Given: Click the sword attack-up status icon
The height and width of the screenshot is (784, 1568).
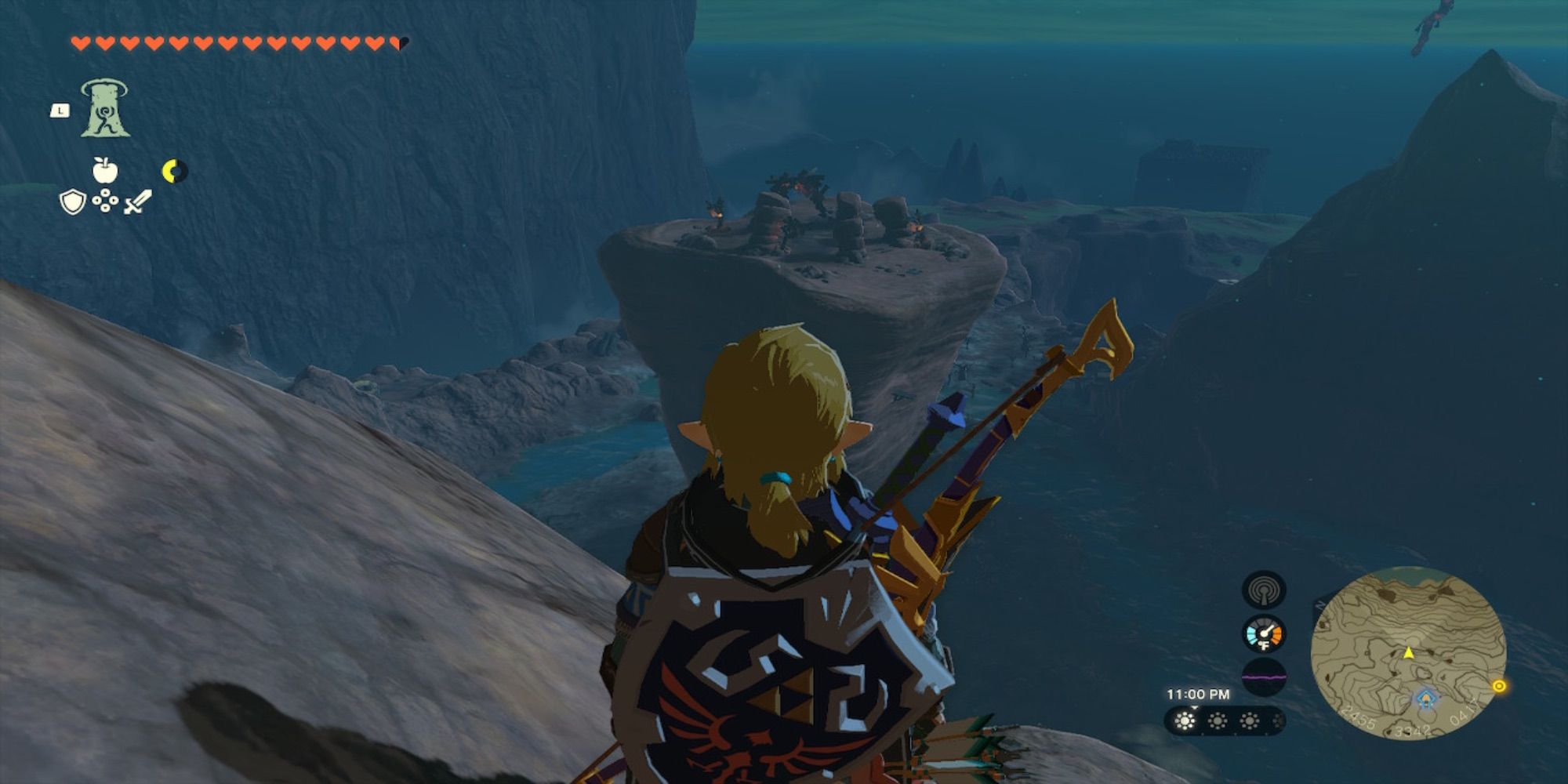Looking at the screenshot, I should tap(137, 202).
